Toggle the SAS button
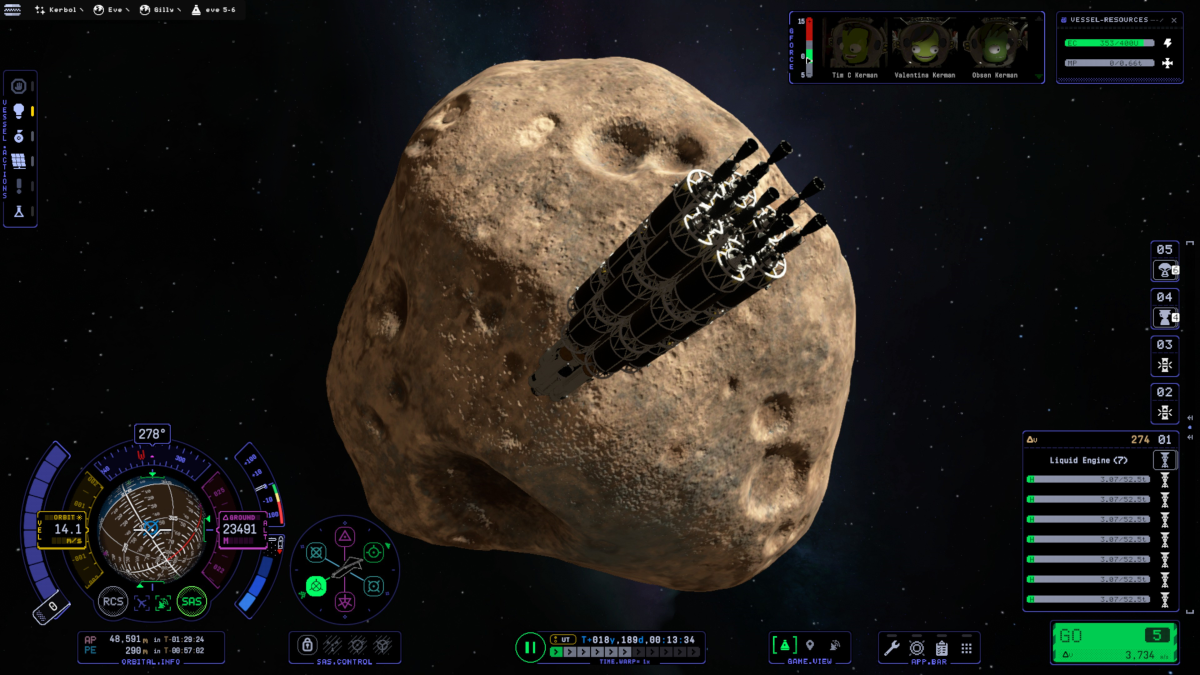Screen dimensions: 1200x675 tap(191, 601)
